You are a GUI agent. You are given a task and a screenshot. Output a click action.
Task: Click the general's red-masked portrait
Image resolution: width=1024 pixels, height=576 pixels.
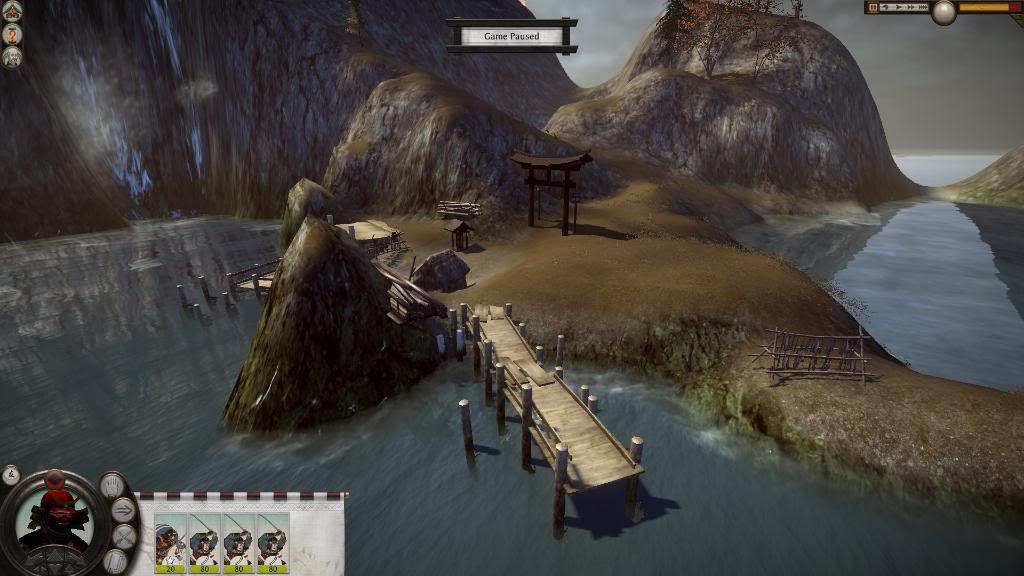coord(54,519)
